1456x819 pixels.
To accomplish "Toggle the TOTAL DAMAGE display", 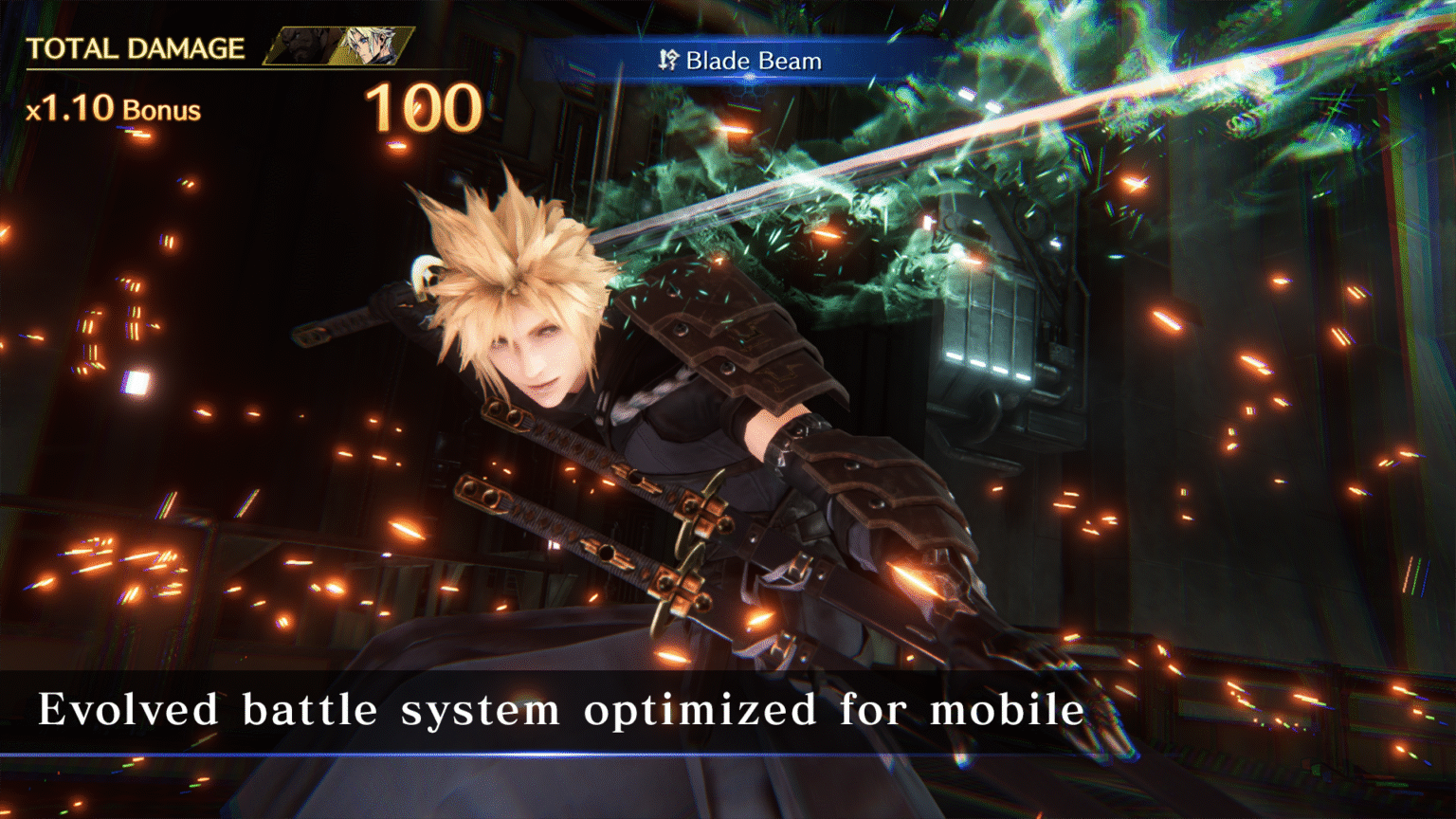I will [x=138, y=49].
